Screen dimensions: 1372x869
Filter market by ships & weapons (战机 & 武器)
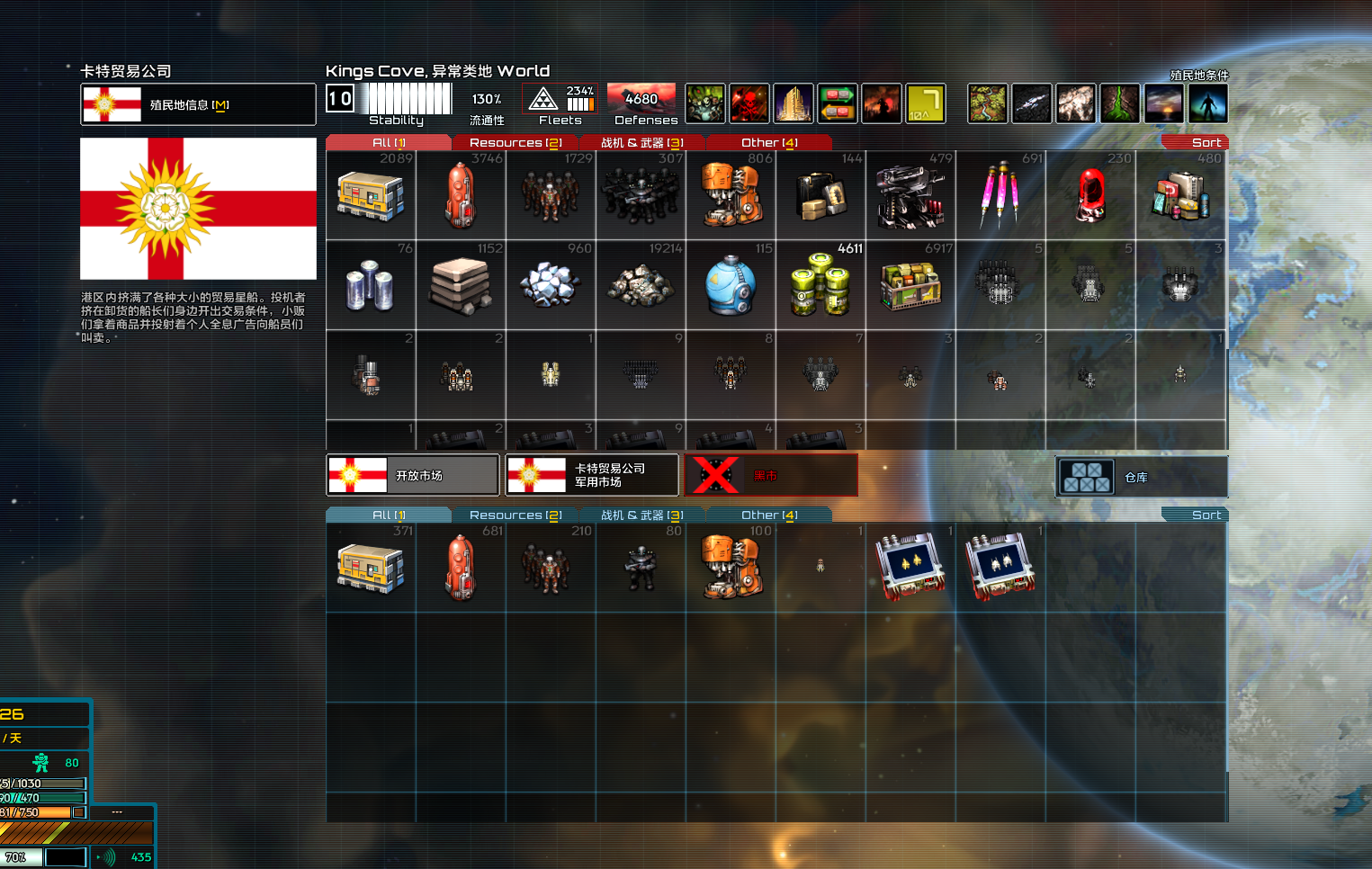pos(642,142)
